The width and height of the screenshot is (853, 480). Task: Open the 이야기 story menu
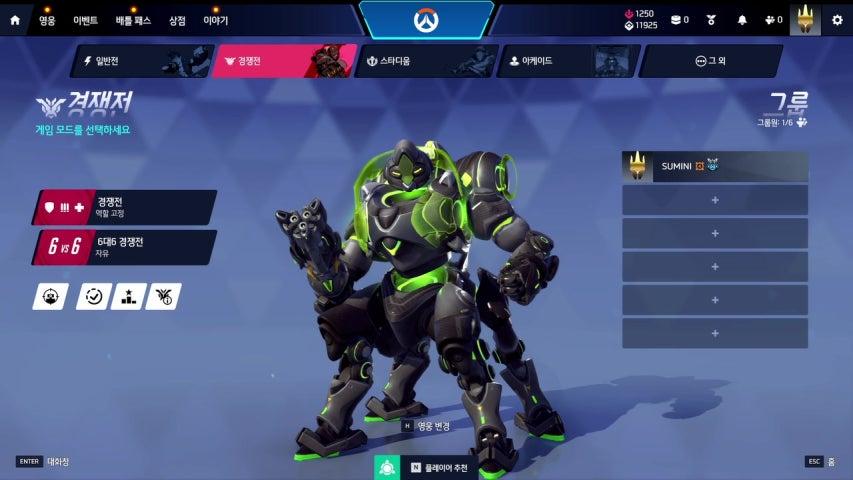[x=215, y=20]
